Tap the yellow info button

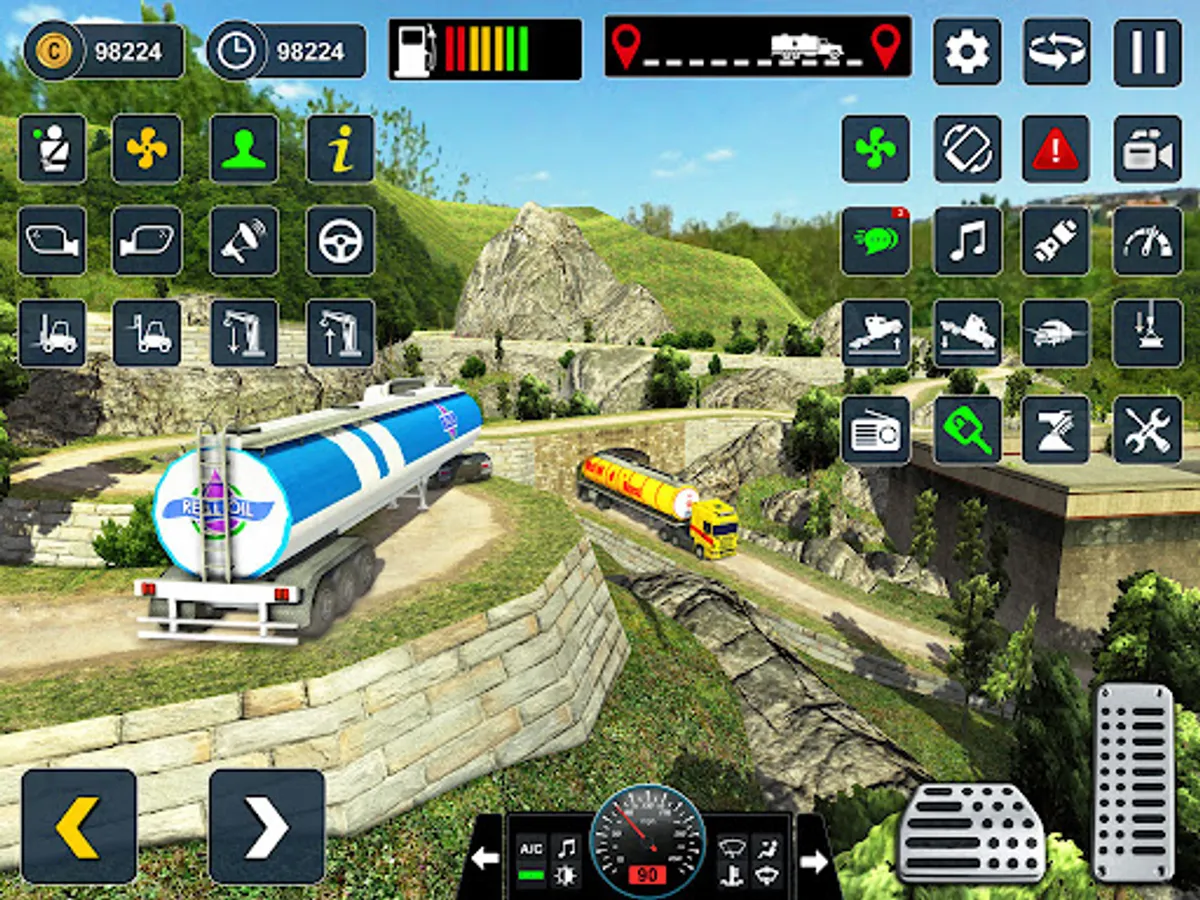coord(340,149)
